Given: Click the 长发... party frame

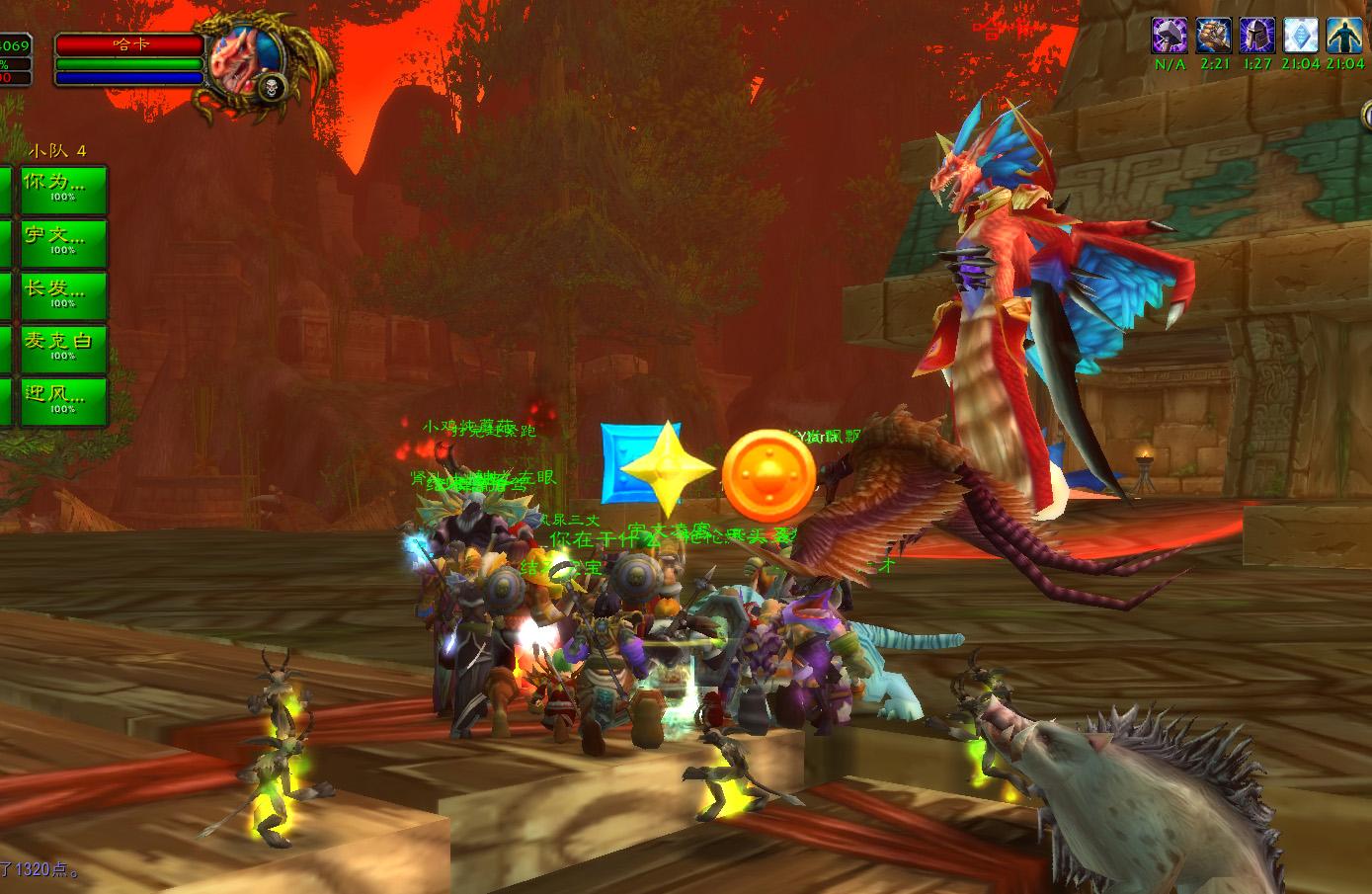Looking at the screenshot, I should coord(63,295).
